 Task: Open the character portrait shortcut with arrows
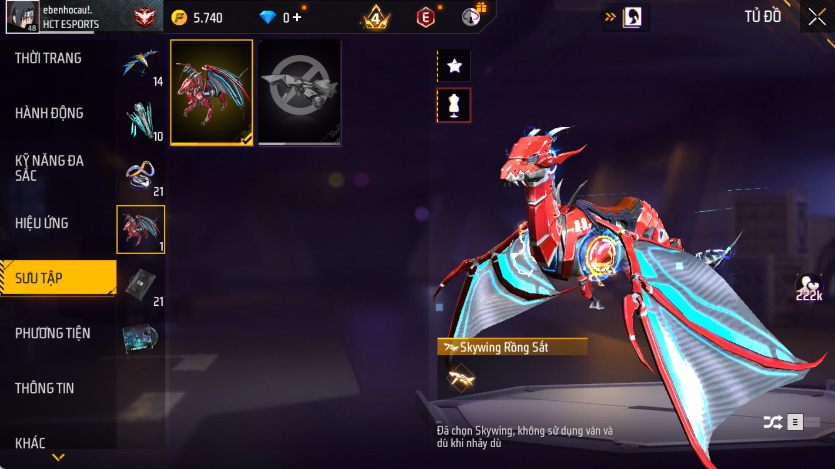pos(624,17)
